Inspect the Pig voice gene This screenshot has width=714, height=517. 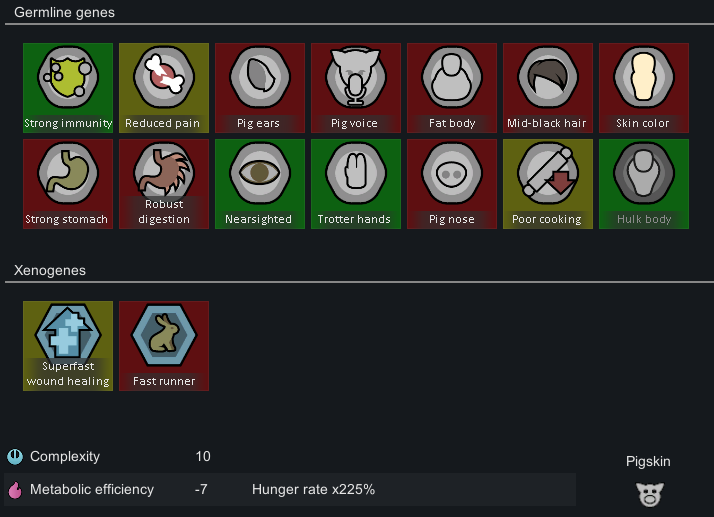pyautogui.click(x=356, y=87)
